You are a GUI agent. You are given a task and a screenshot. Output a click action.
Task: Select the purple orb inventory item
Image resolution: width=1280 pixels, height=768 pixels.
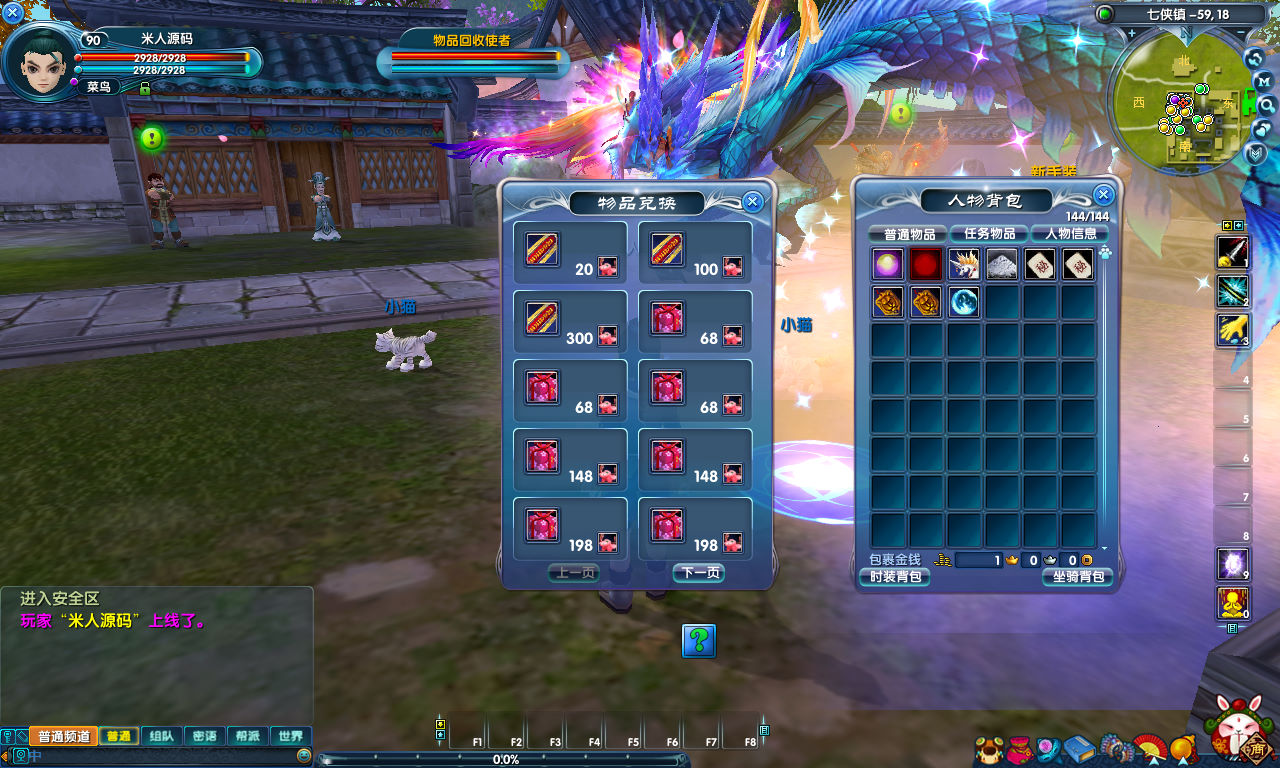[x=888, y=265]
